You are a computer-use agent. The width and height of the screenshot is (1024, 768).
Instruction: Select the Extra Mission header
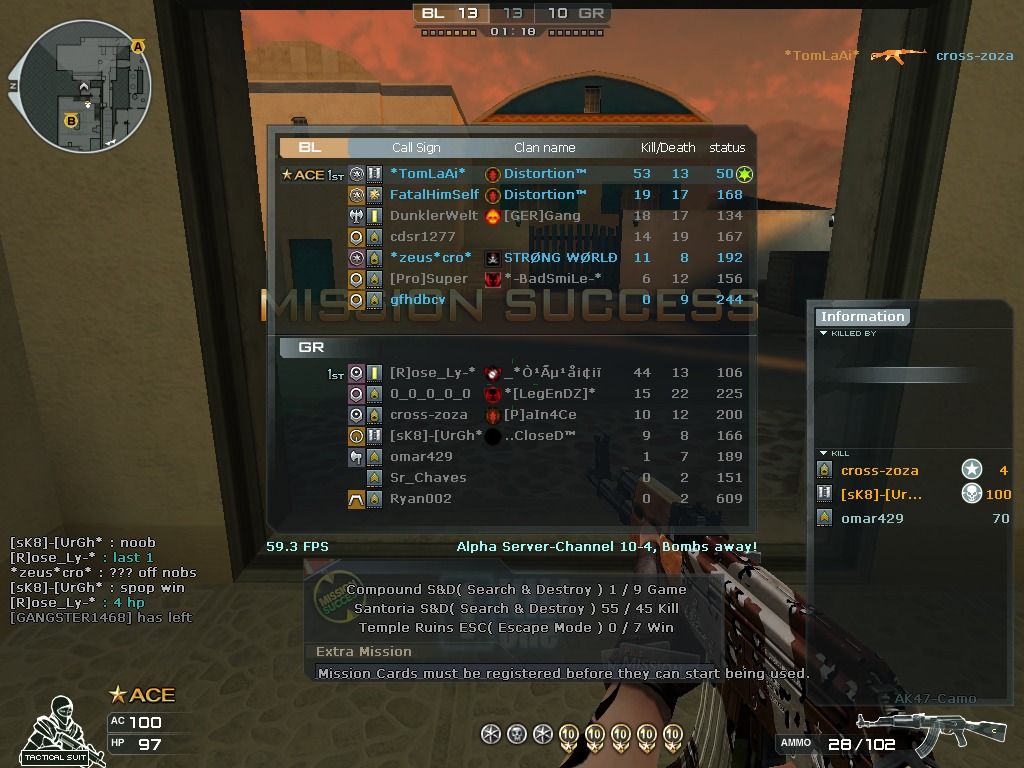tap(364, 652)
